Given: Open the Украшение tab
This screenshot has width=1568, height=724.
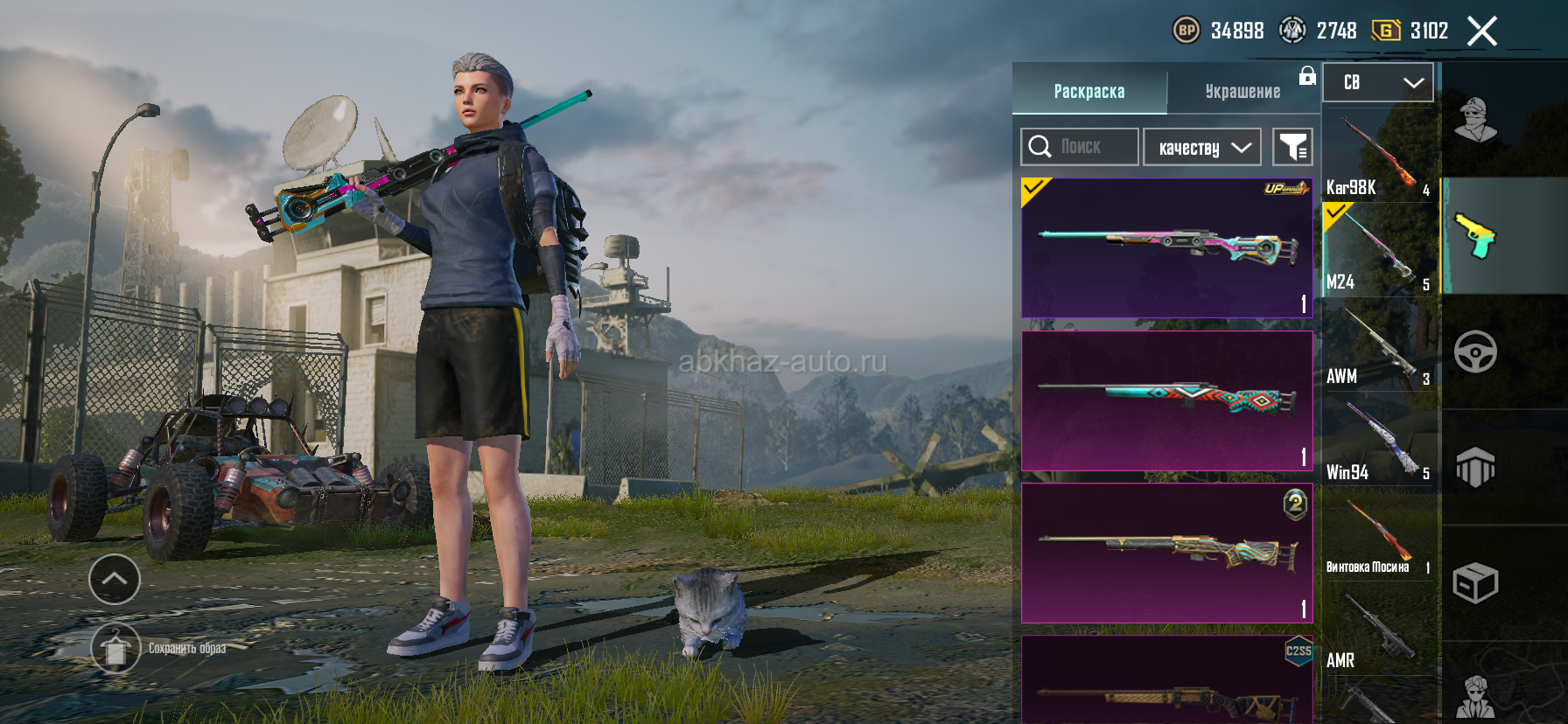Looking at the screenshot, I should tap(1242, 91).
